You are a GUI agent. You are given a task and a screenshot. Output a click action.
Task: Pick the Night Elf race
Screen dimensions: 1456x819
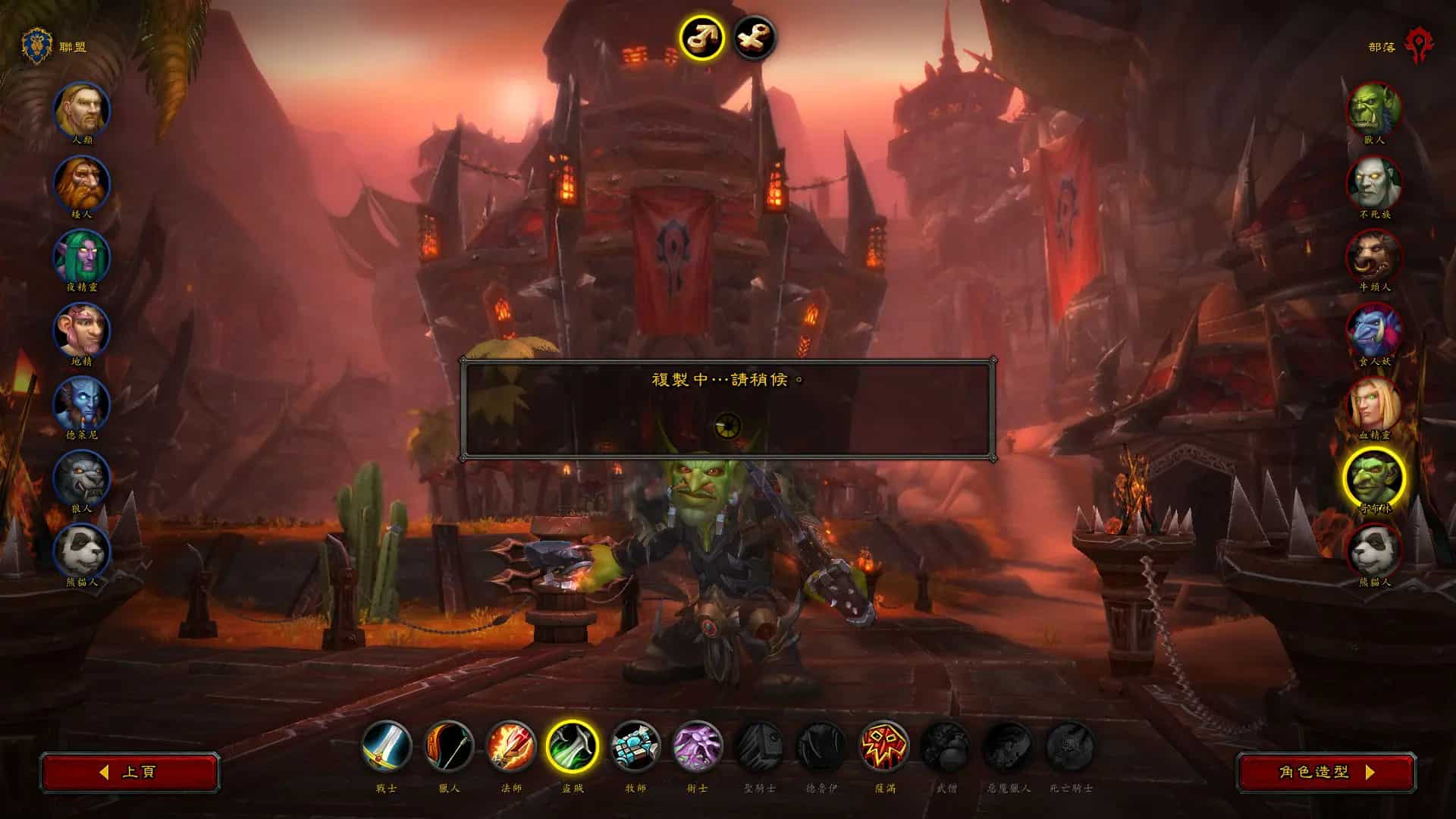(x=82, y=258)
